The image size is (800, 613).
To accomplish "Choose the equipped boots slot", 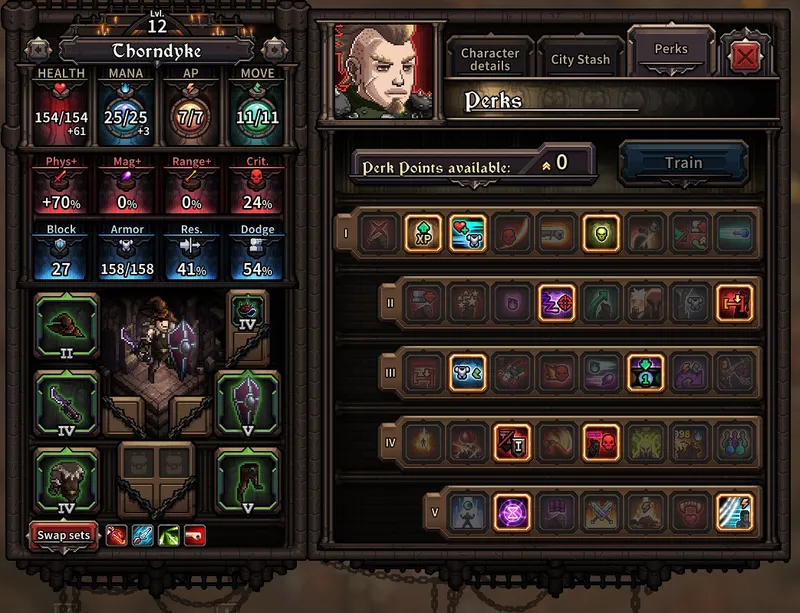I will tap(248, 480).
